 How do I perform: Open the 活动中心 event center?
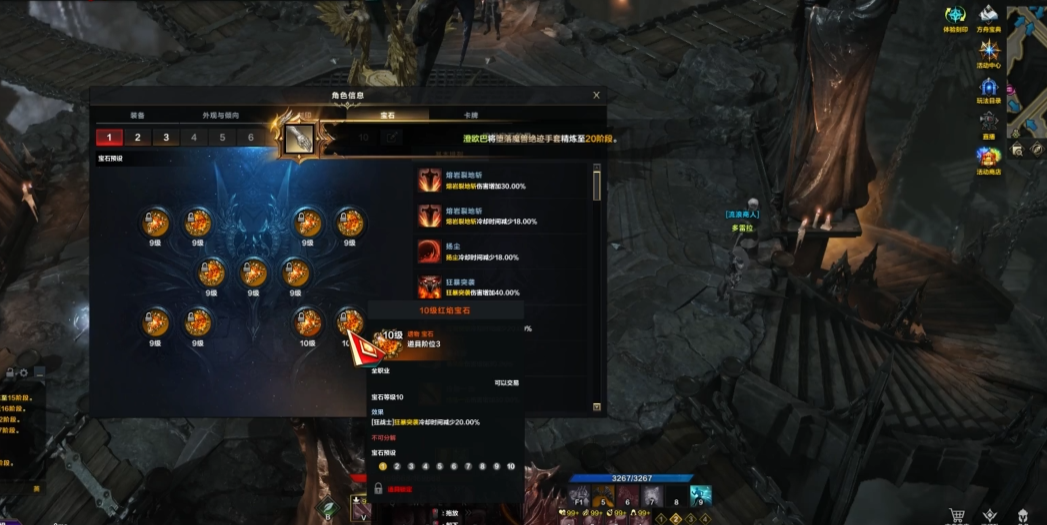coord(989,53)
